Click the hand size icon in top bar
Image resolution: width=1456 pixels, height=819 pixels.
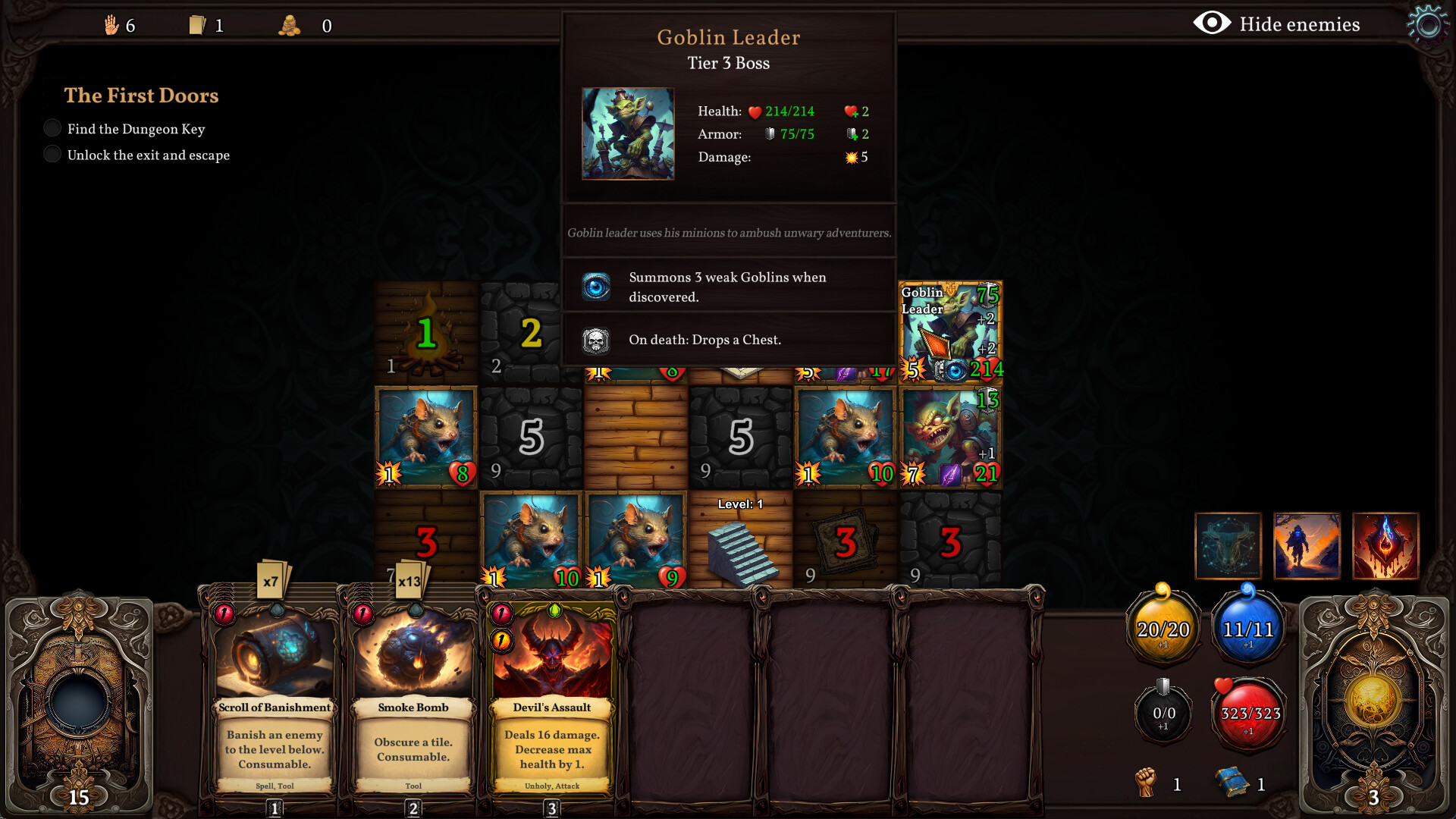click(112, 25)
